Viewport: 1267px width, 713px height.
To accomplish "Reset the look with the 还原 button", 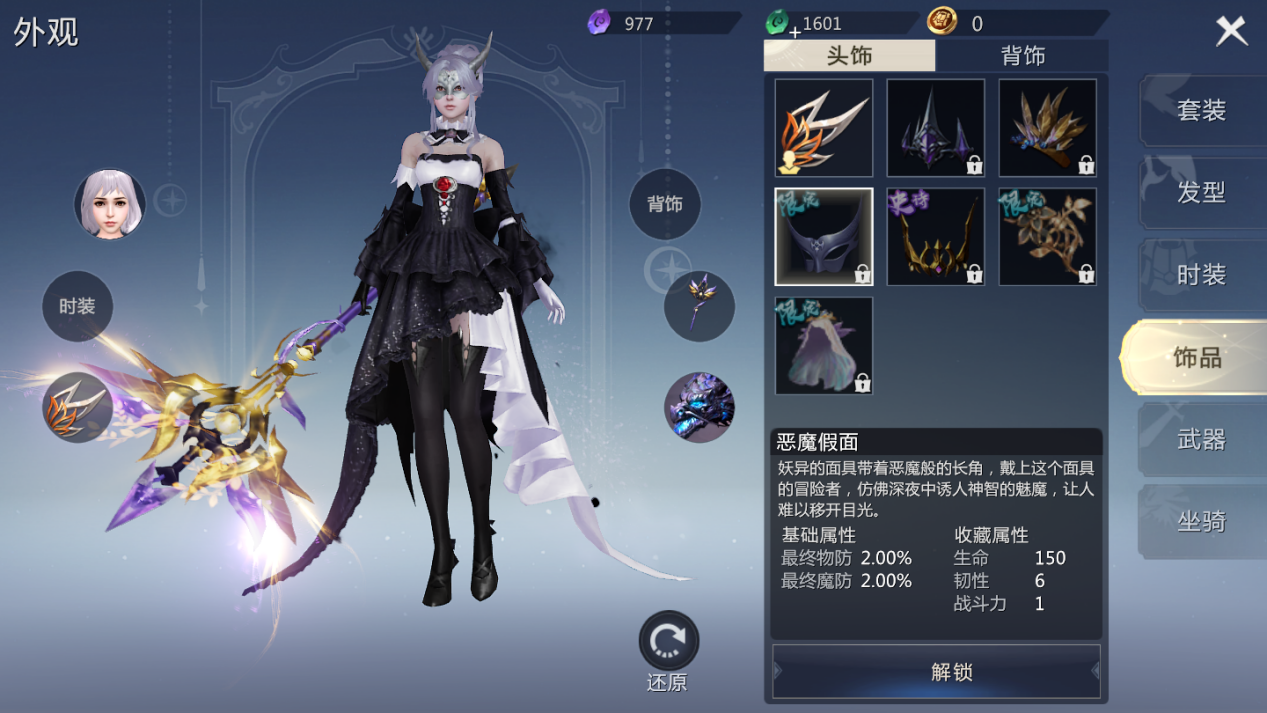I will [x=668, y=642].
